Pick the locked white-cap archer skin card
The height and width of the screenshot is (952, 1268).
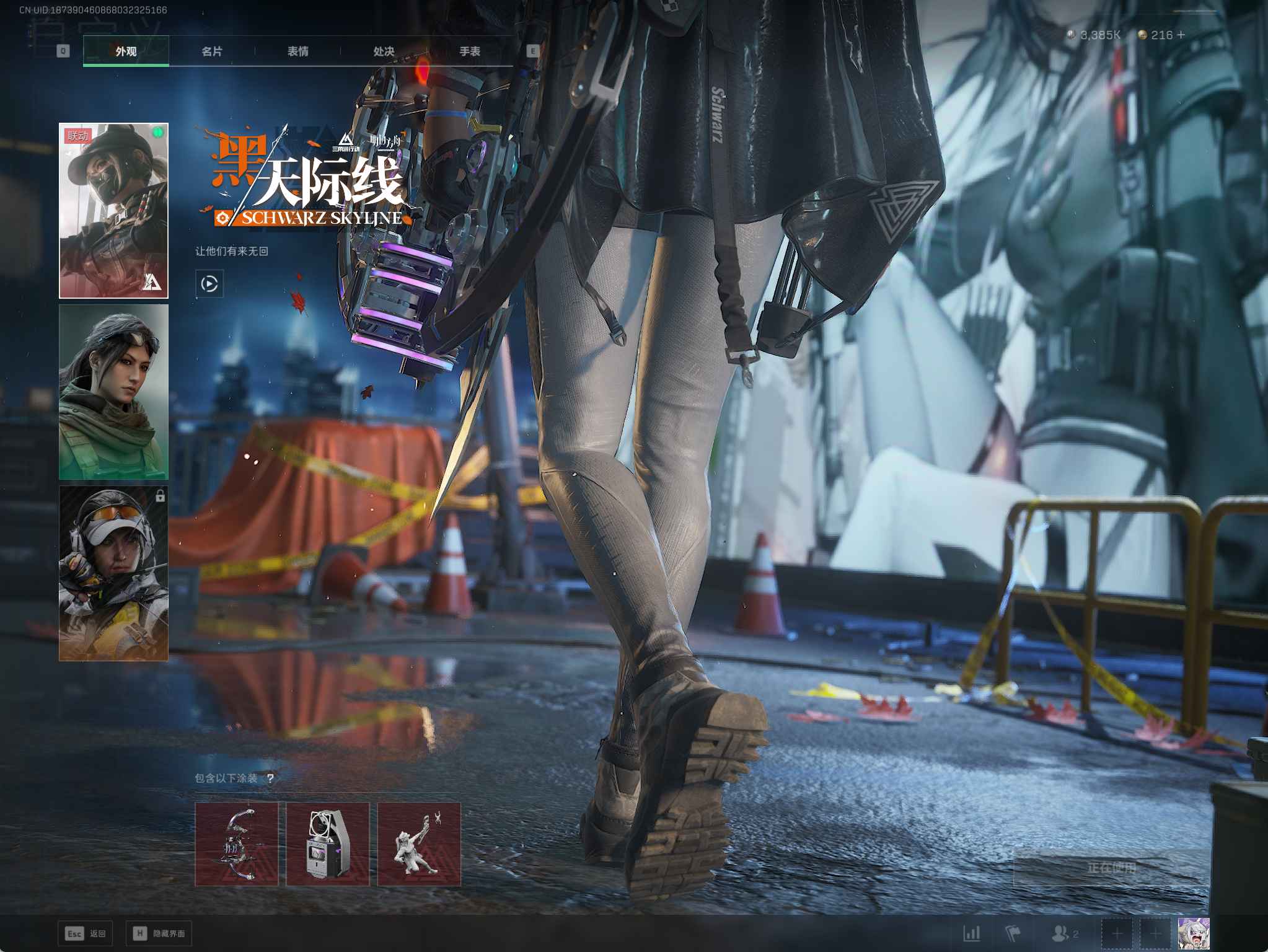113,573
